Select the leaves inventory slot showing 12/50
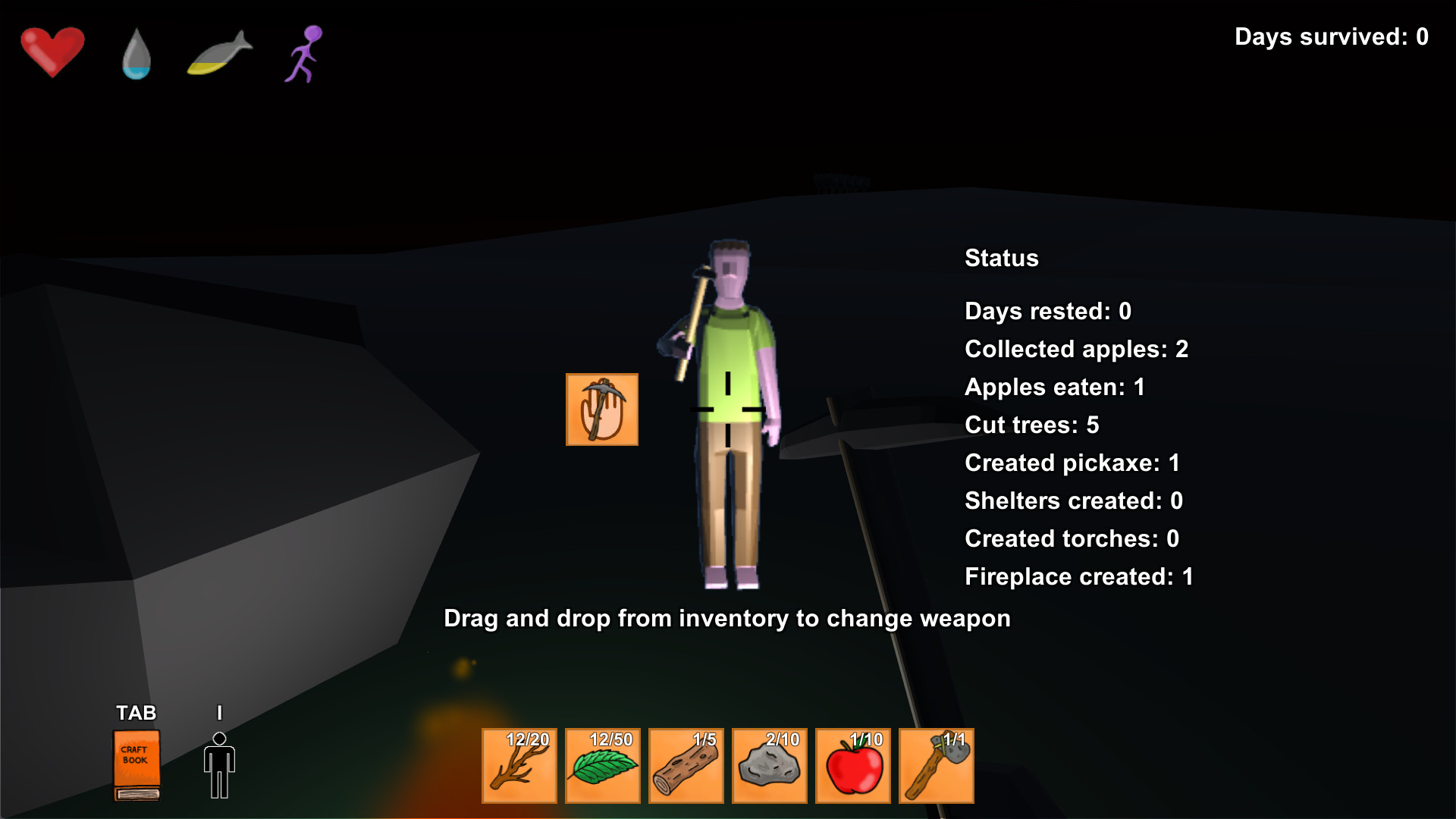Viewport: 1456px width, 819px height. tap(603, 766)
